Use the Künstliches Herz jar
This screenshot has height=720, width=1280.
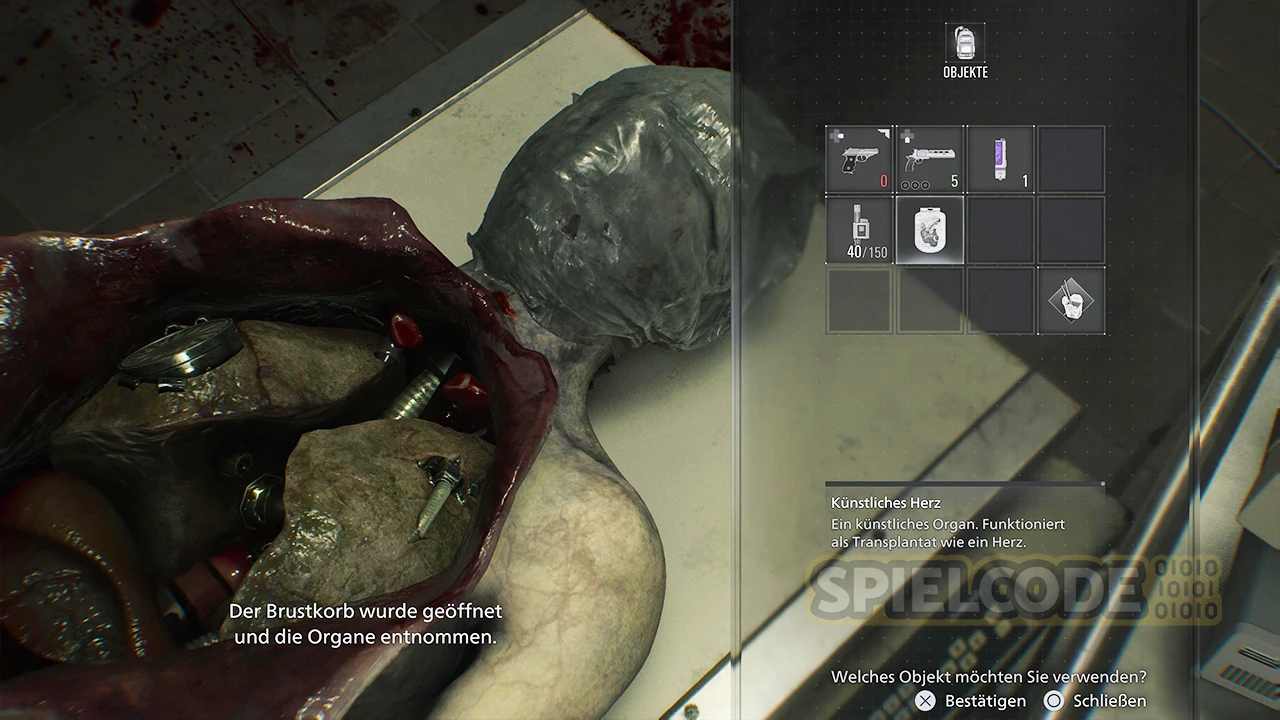[x=929, y=229]
